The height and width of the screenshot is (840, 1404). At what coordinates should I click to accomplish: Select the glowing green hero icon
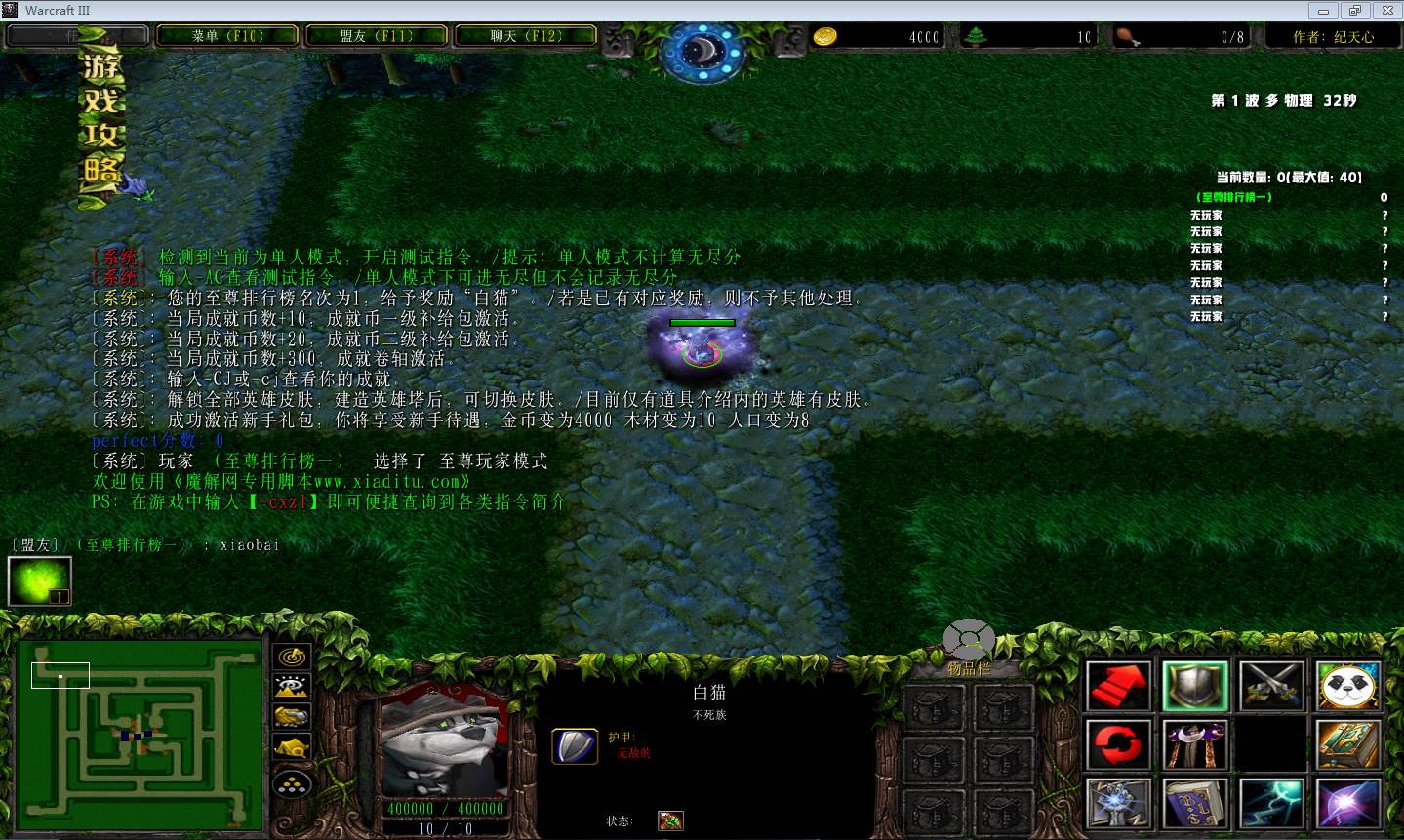40,581
